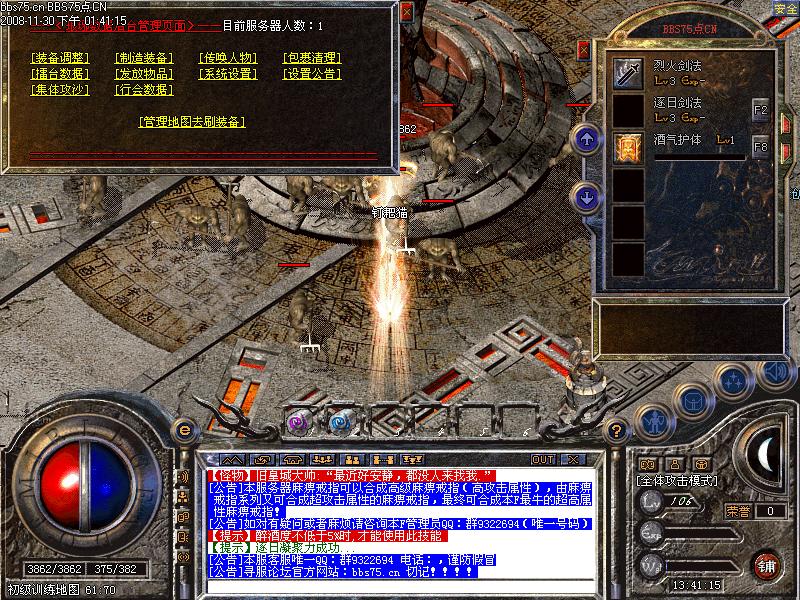
Task: Open the 行会数据 guild data link
Action: (x=144, y=90)
